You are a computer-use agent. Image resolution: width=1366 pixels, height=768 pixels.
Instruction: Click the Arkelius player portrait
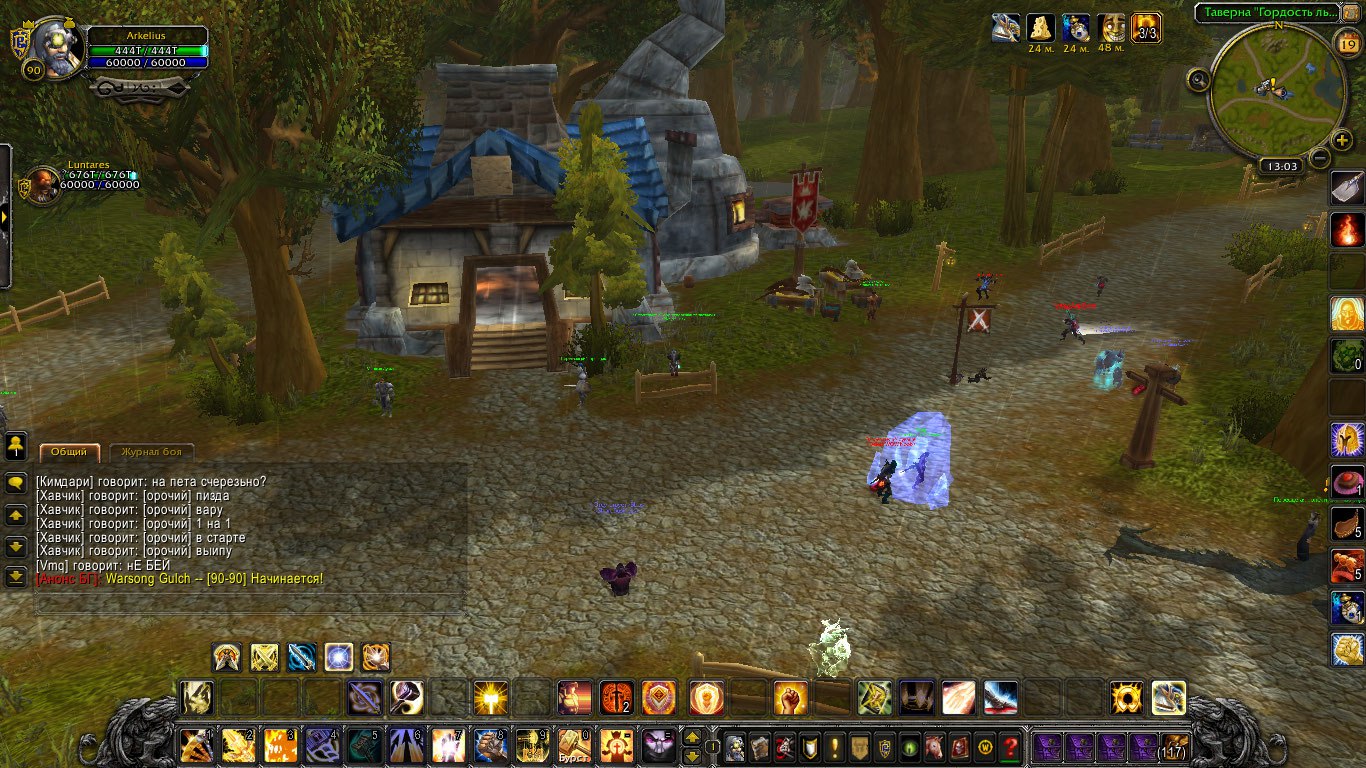tap(56, 45)
